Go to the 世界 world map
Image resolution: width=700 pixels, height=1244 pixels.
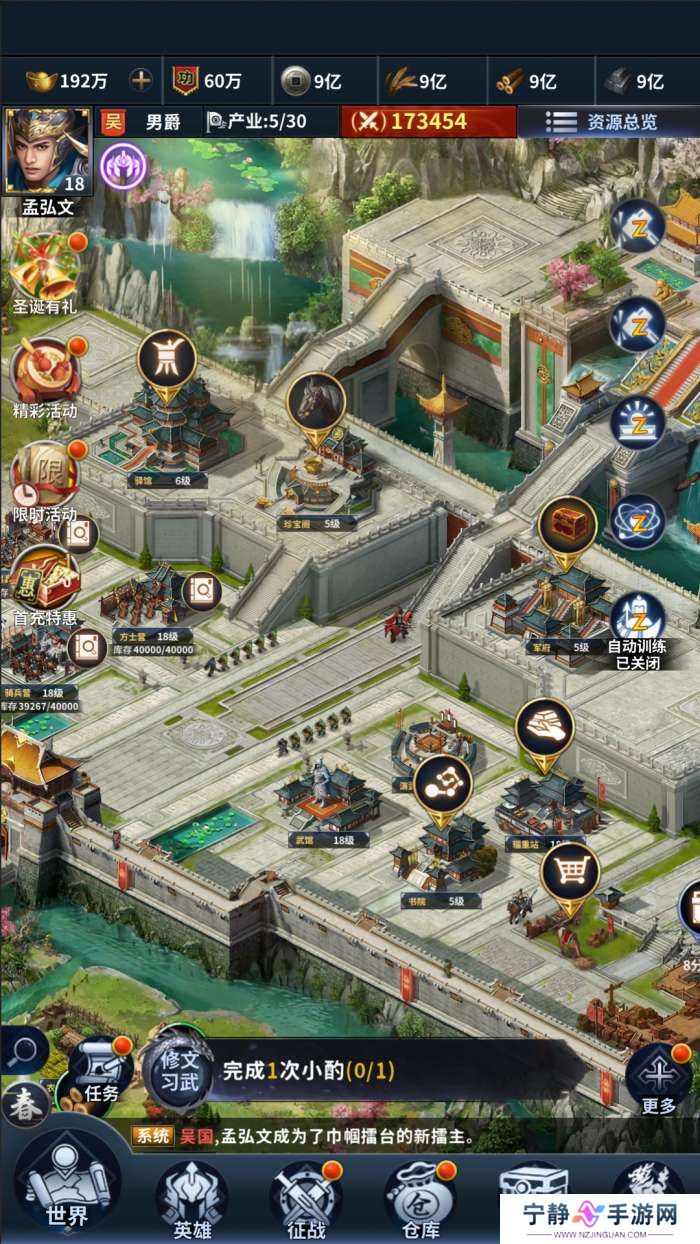coord(68,1190)
